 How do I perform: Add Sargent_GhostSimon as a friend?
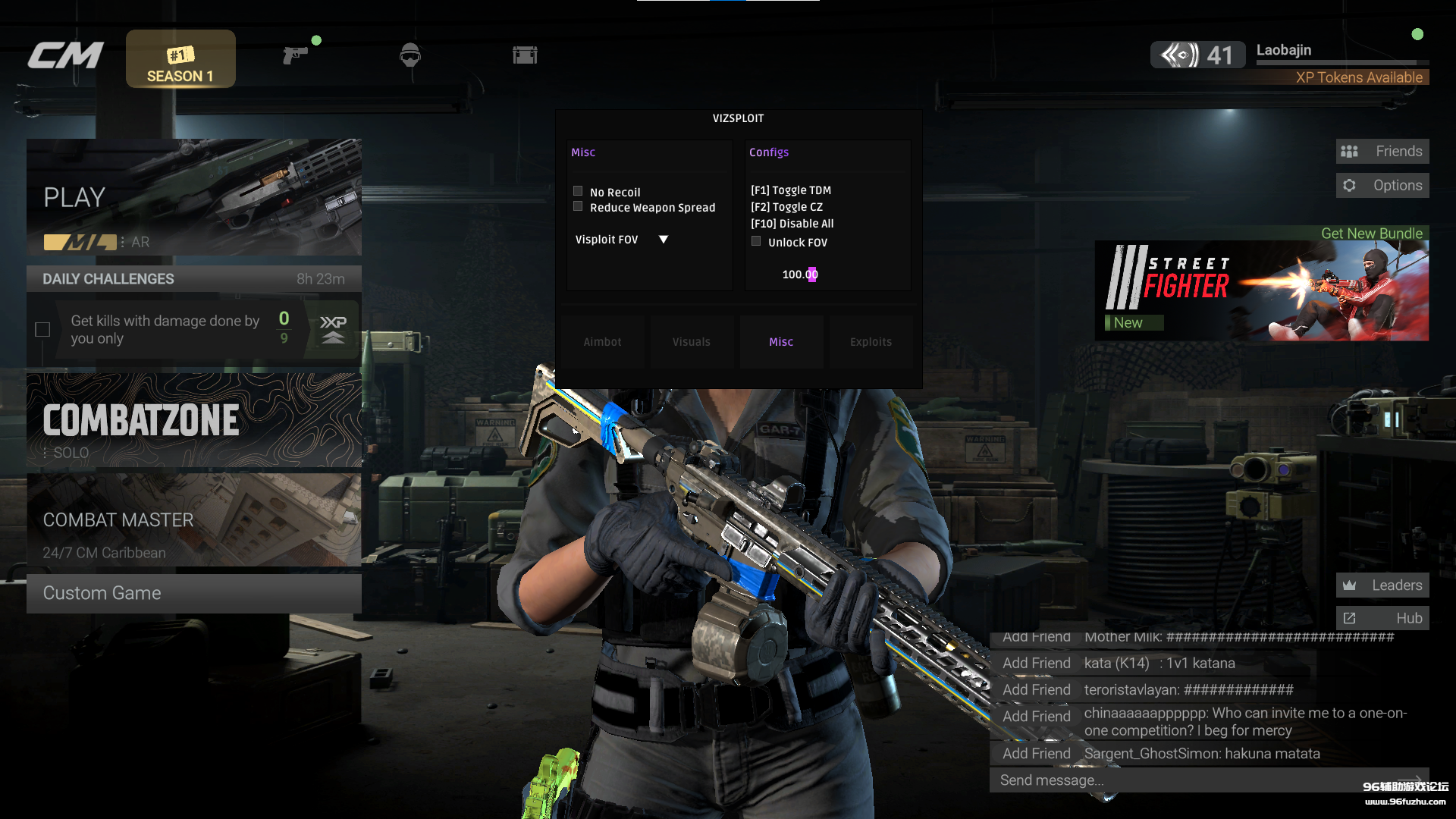(1036, 753)
